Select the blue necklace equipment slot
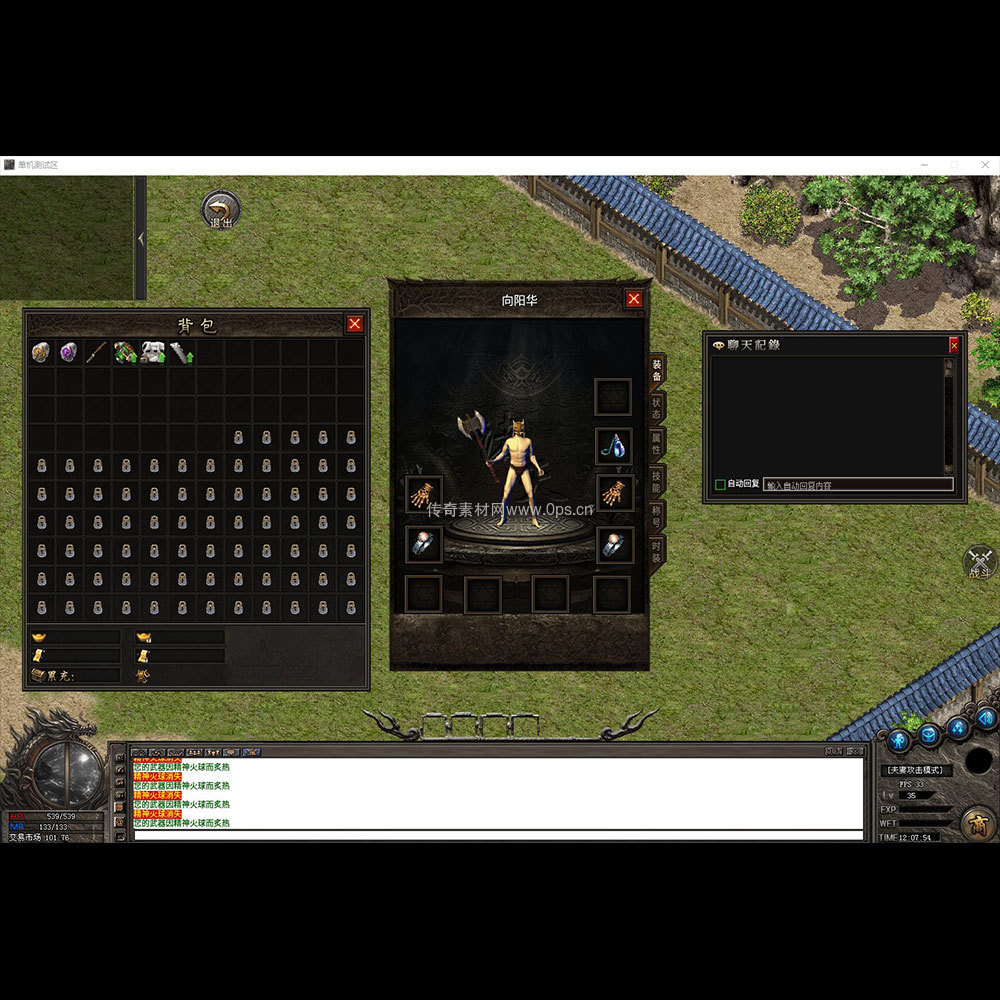1000x1000 pixels. 614,446
